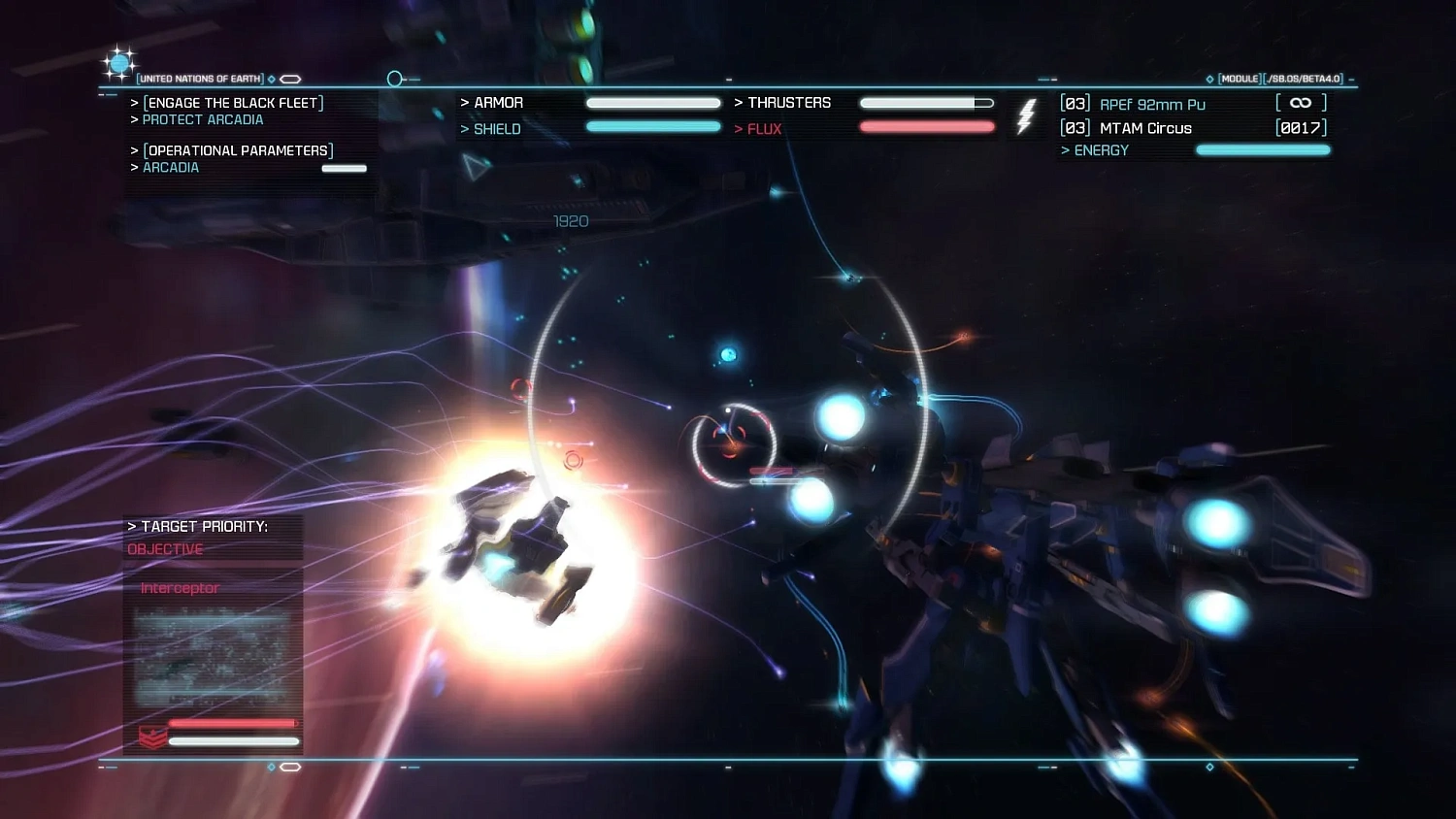Image resolution: width=1456 pixels, height=819 pixels.
Task: Expand the ENGAGE THE BLACK FLEET objective
Action: tap(233, 102)
